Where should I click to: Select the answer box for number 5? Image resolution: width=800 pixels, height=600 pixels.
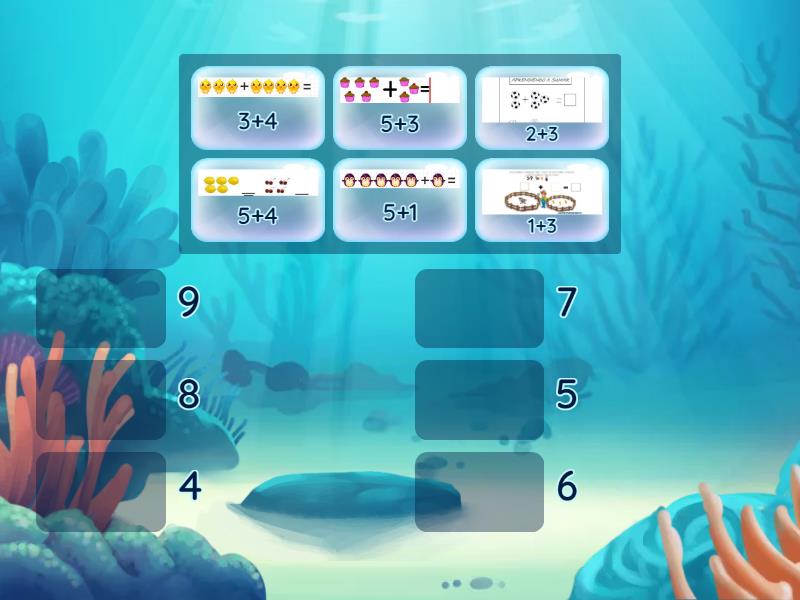pos(479,400)
